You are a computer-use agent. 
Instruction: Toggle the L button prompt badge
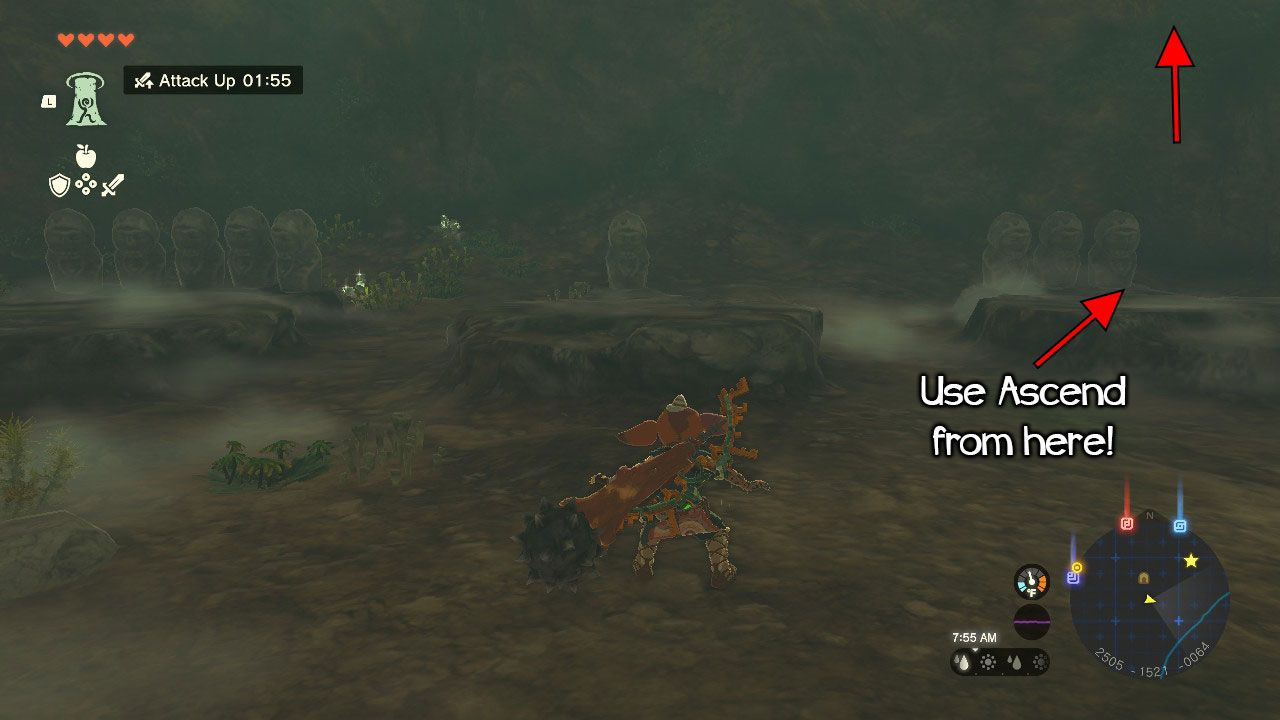48,102
